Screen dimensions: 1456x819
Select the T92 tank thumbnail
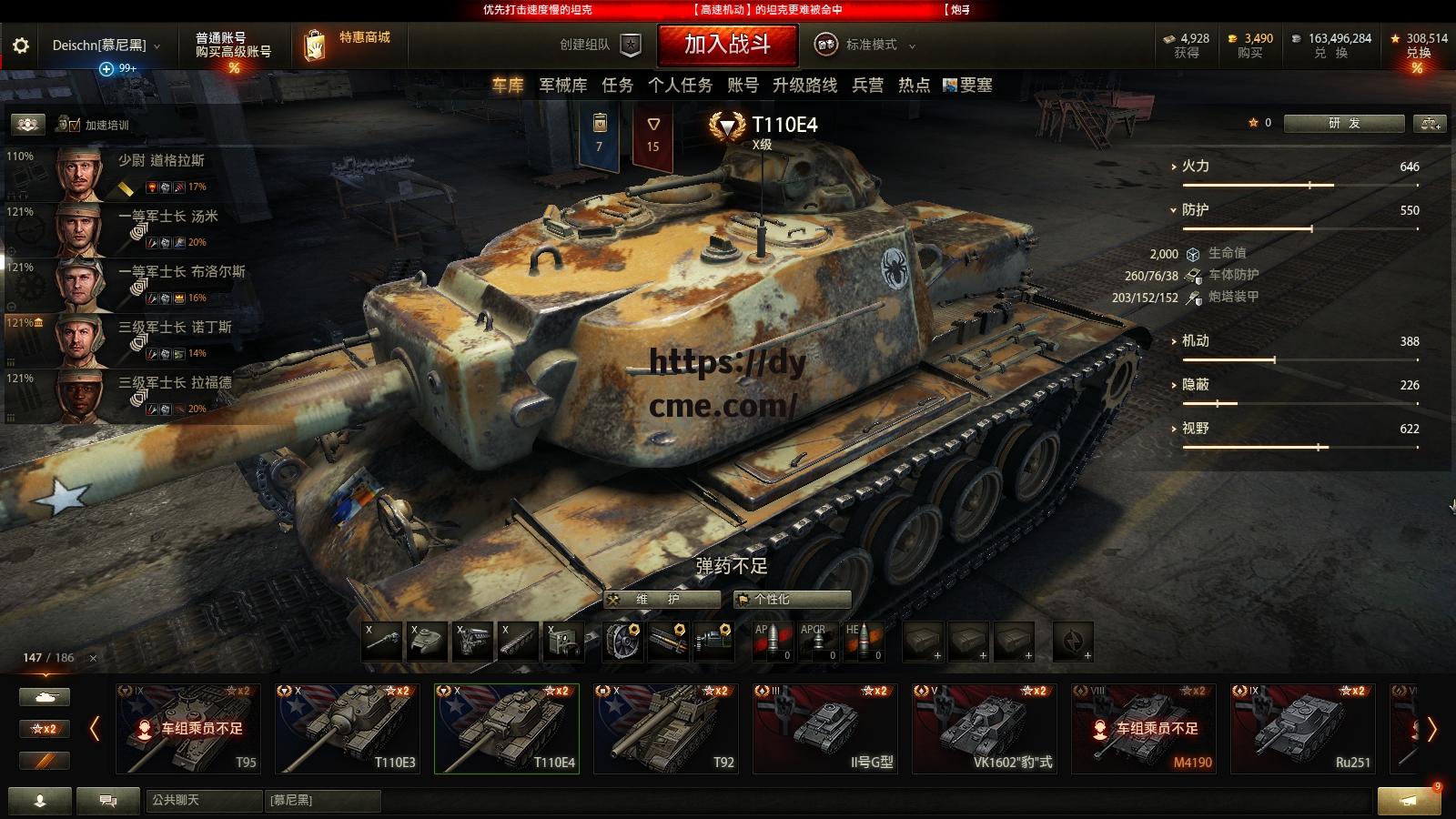[x=666, y=729]
